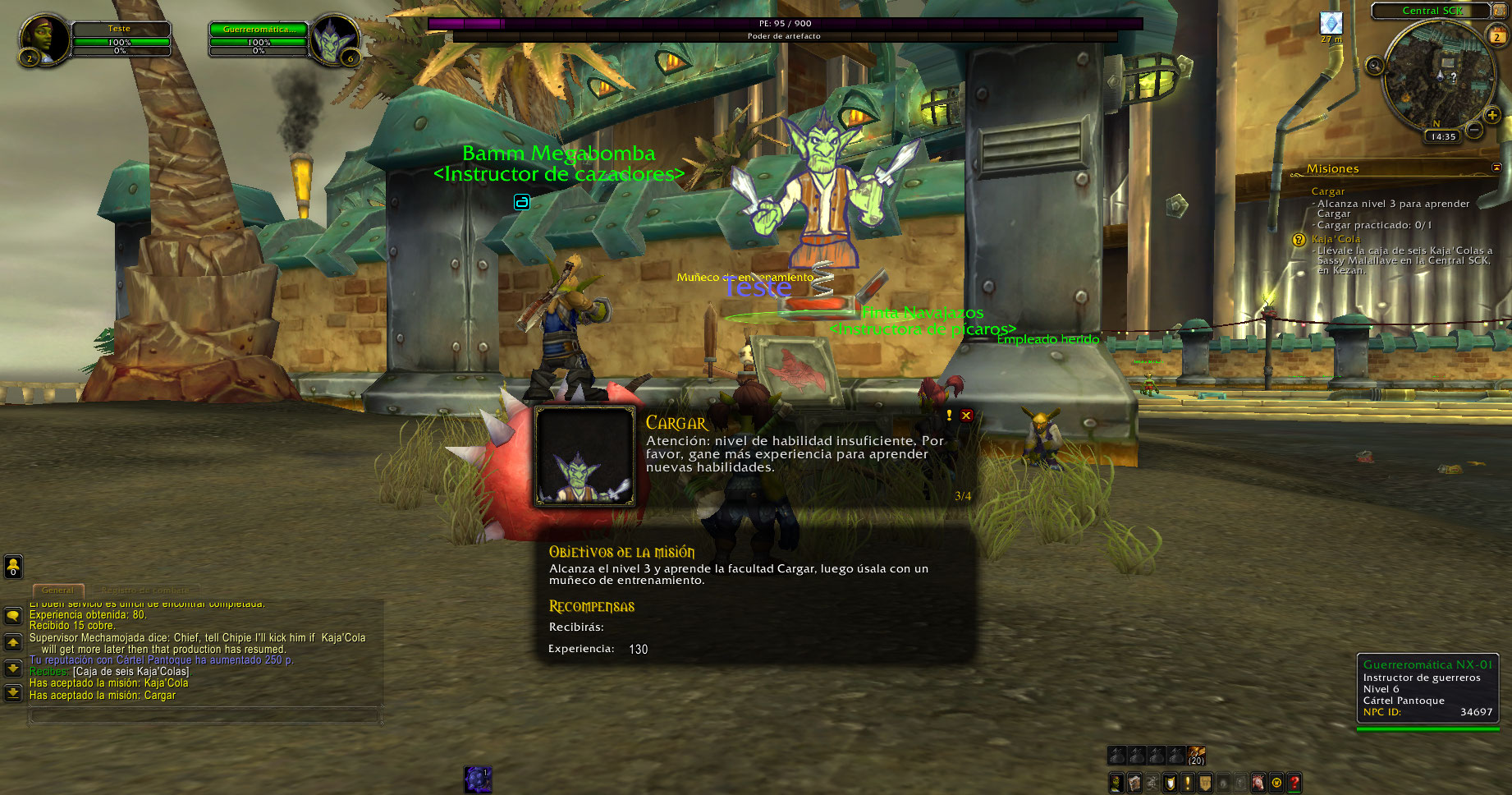Switch to Registro de combate tab

coord(144,590)
